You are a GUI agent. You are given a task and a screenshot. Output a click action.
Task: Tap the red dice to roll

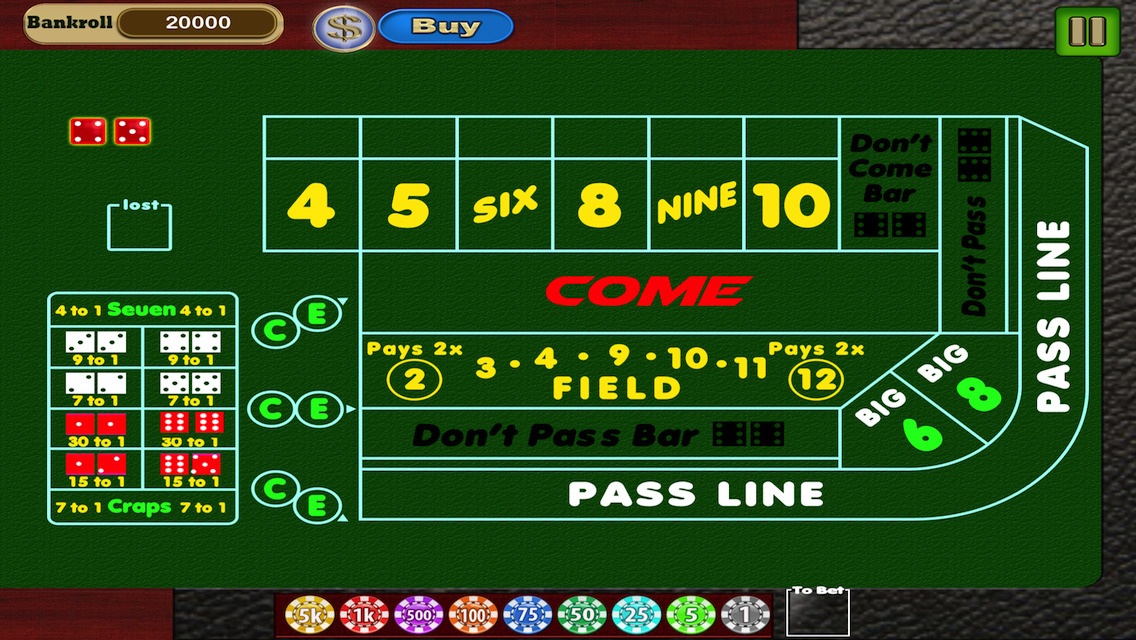tap(110, 131)
